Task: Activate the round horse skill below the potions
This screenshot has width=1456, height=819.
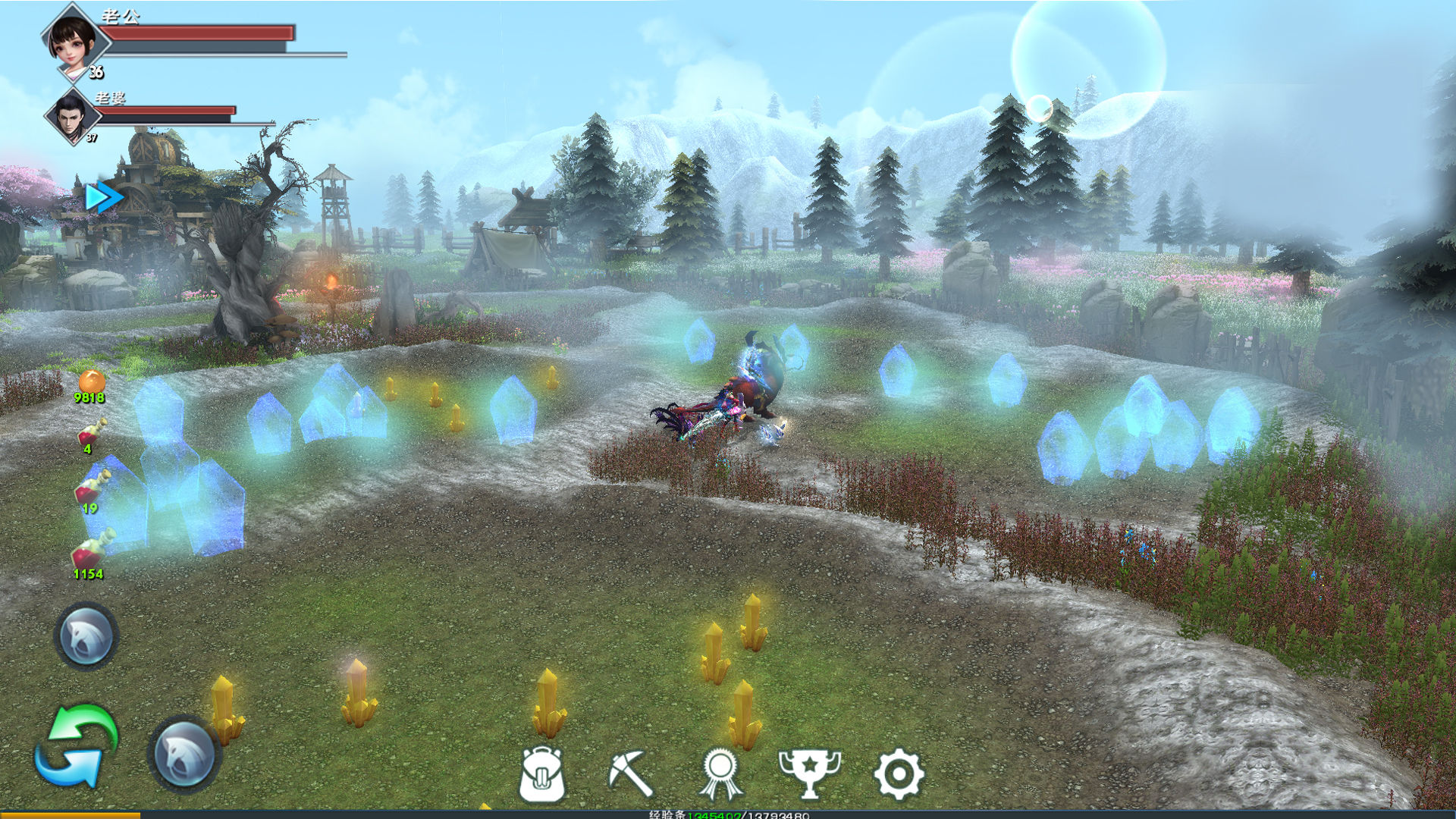Action: coord(86,636)
